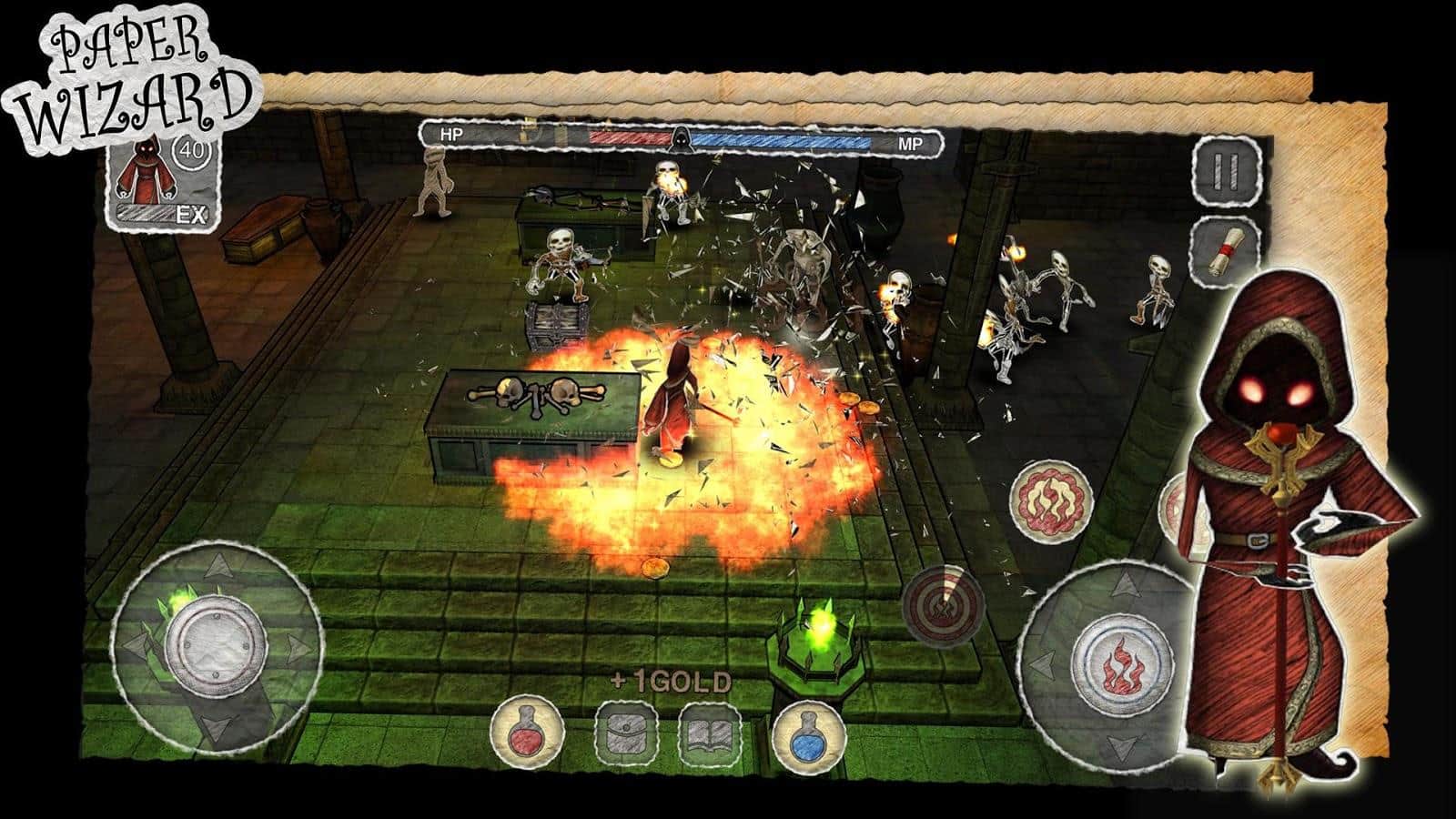Tap the wizard portrait with EX bar

click(163, 179)
